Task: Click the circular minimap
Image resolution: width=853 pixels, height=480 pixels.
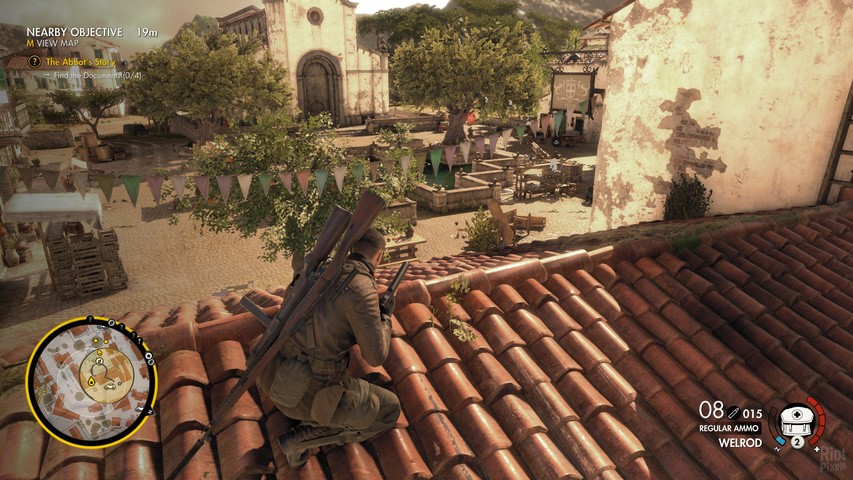Action: [x=91, y=381]
